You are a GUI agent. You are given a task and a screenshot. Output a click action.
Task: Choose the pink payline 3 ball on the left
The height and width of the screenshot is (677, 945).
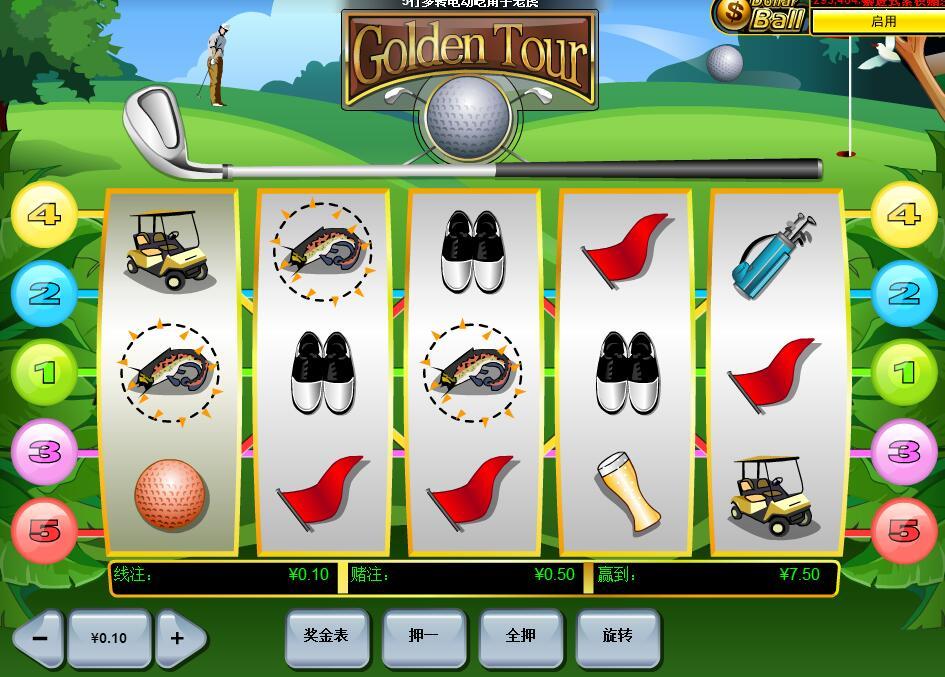44,452
